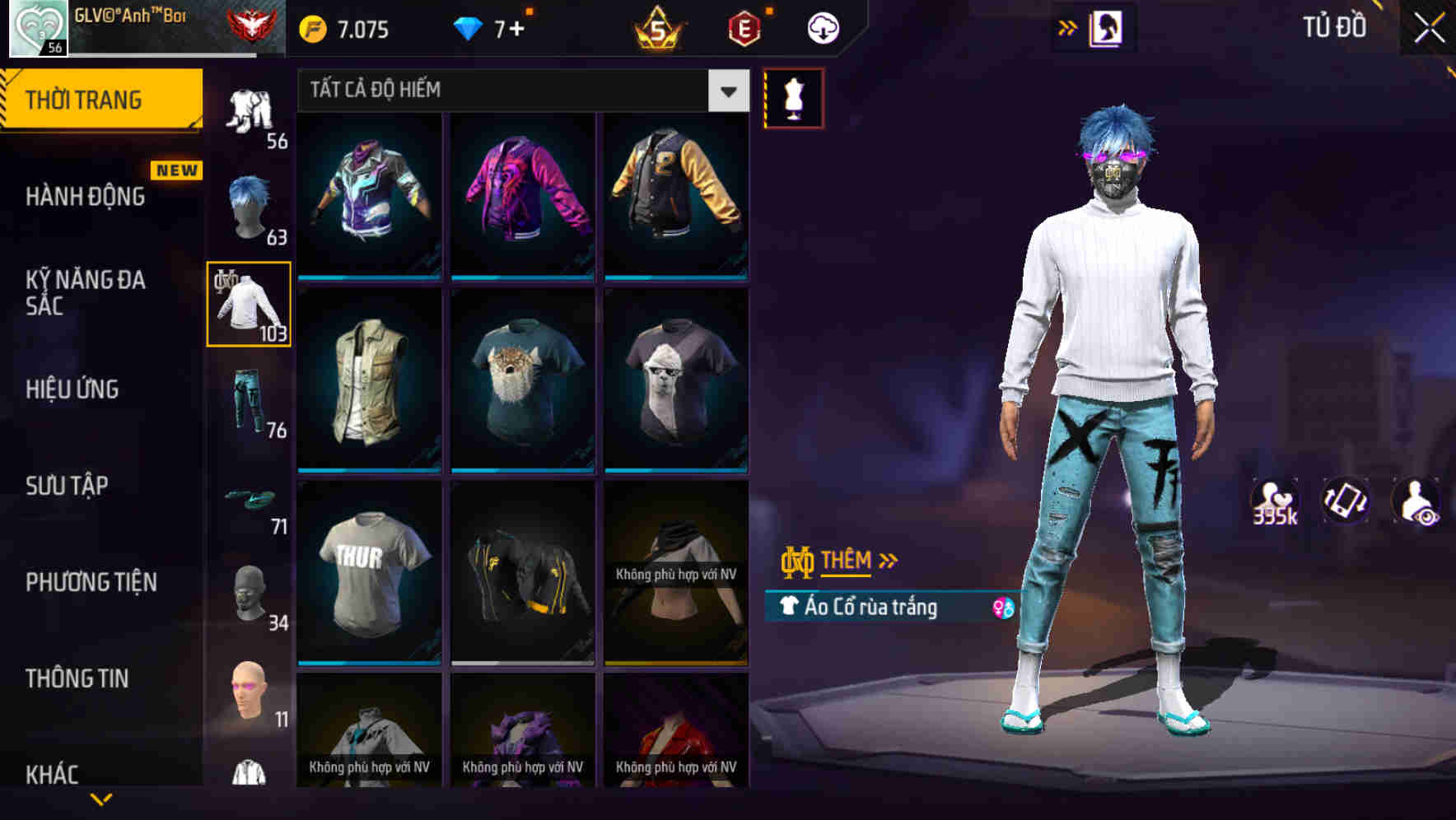Viewport: 1456px width, 820px height.
Task: Tap the diamond currency icon showing 7+
Action: (469, 26)
